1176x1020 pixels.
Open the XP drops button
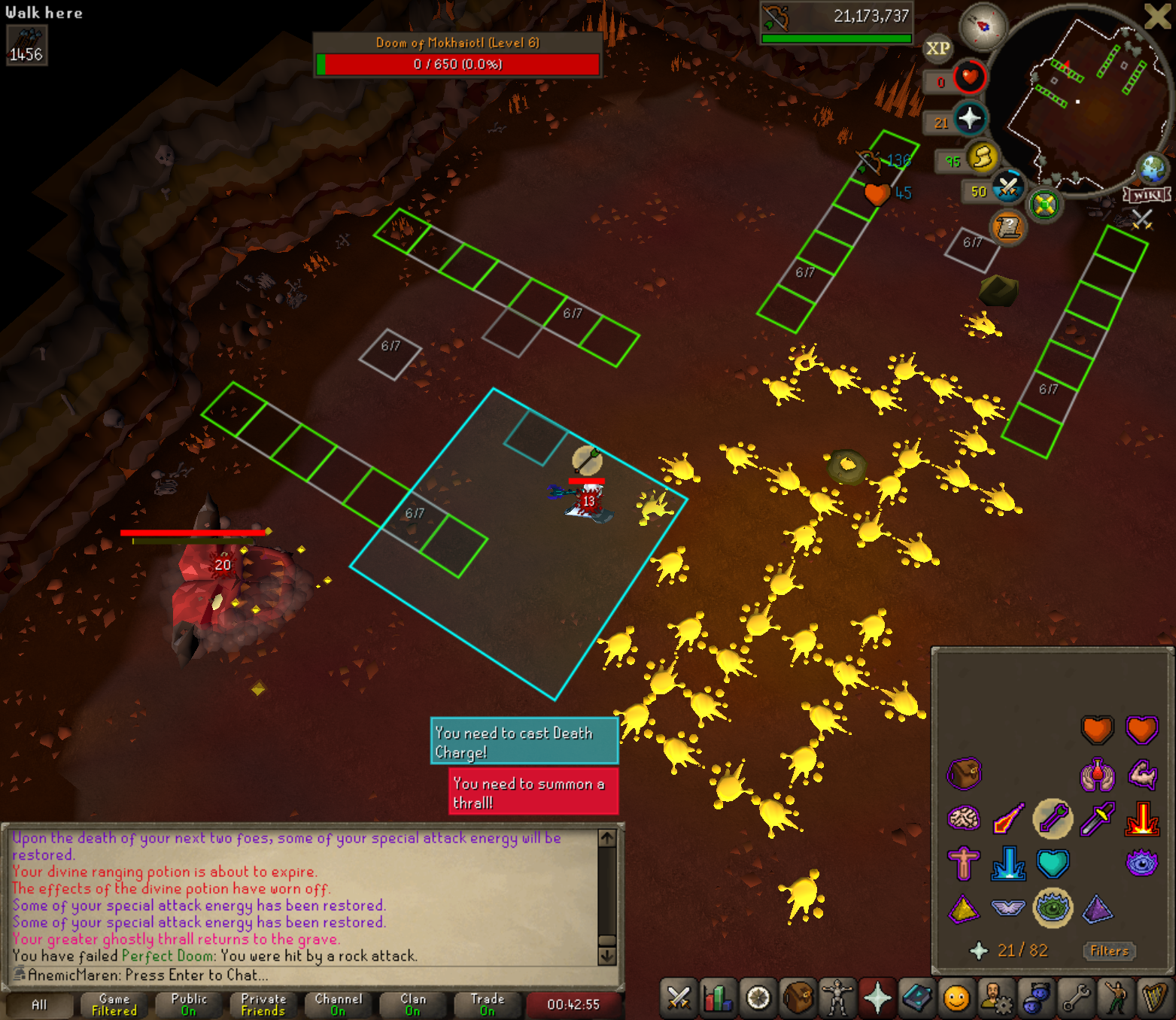click(937, 49)
